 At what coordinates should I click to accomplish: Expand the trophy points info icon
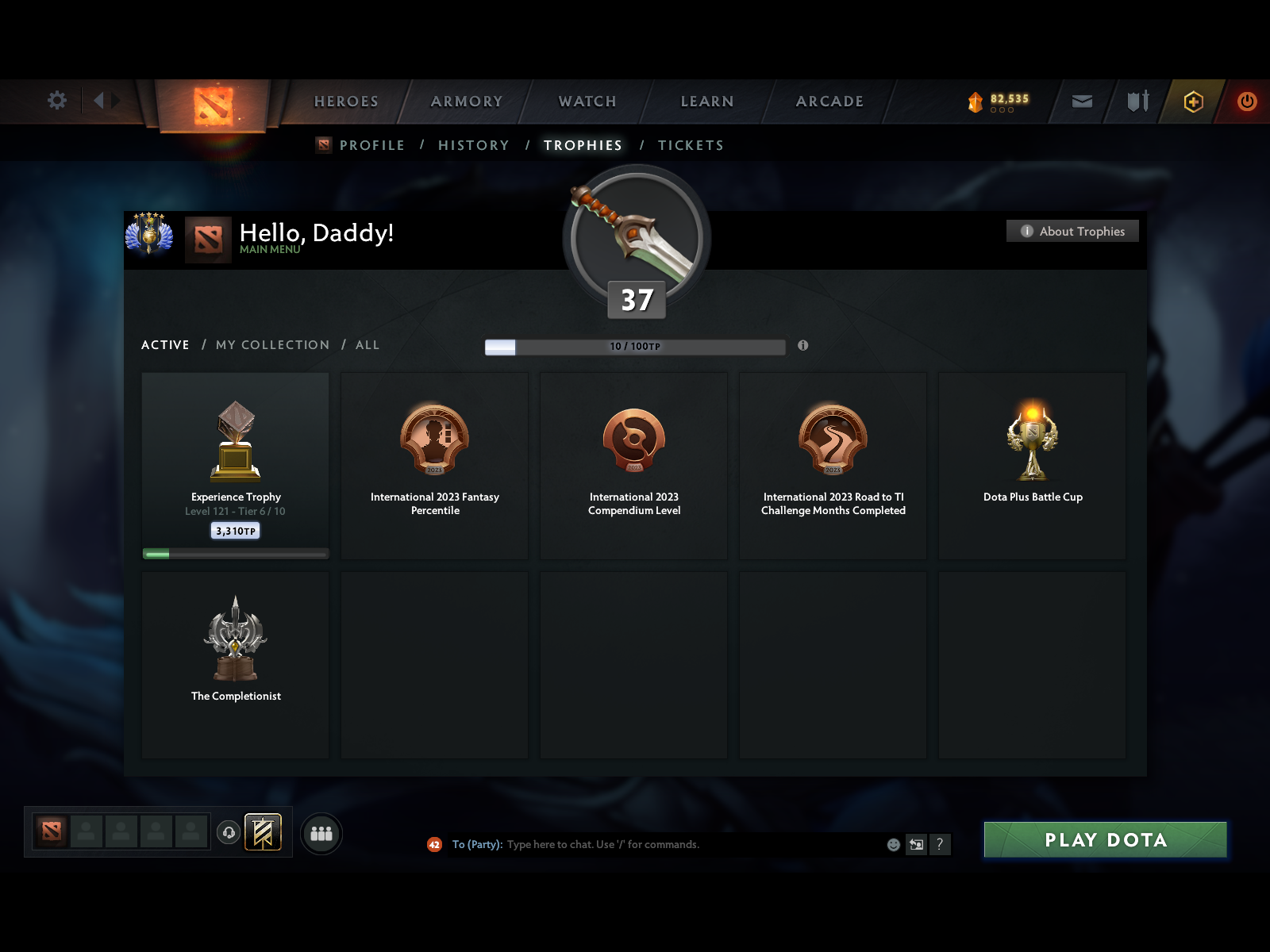coord(802,346)
